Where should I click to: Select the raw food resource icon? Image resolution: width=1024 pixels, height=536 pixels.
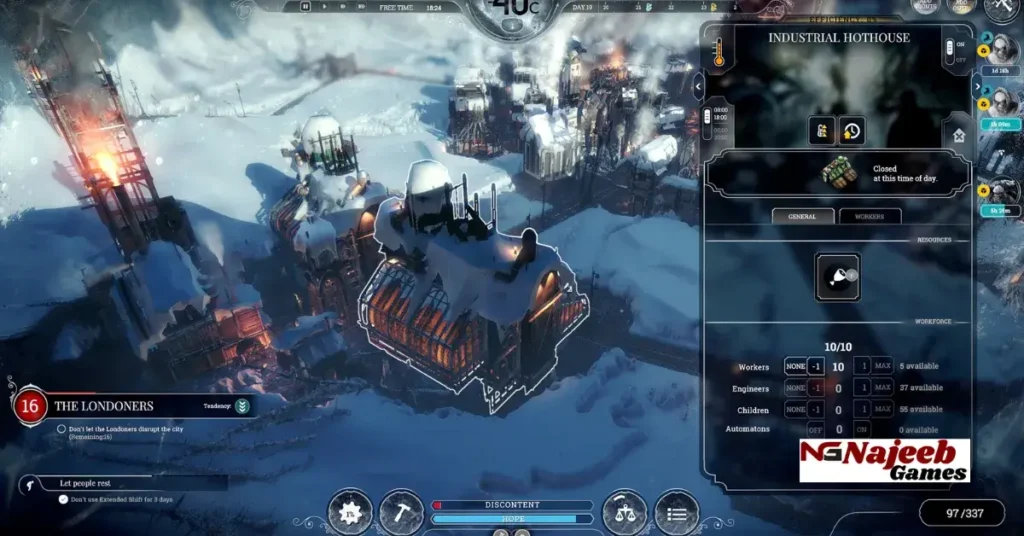click(837, 278)
